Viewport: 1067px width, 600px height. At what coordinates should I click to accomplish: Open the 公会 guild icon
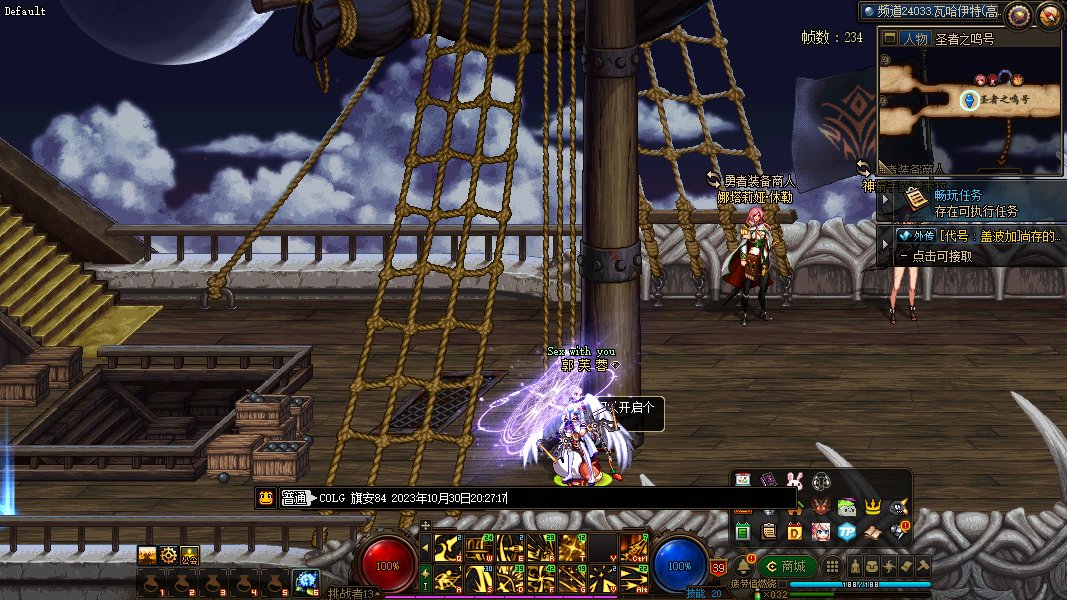pyautogui.click(x=190, y=555)
